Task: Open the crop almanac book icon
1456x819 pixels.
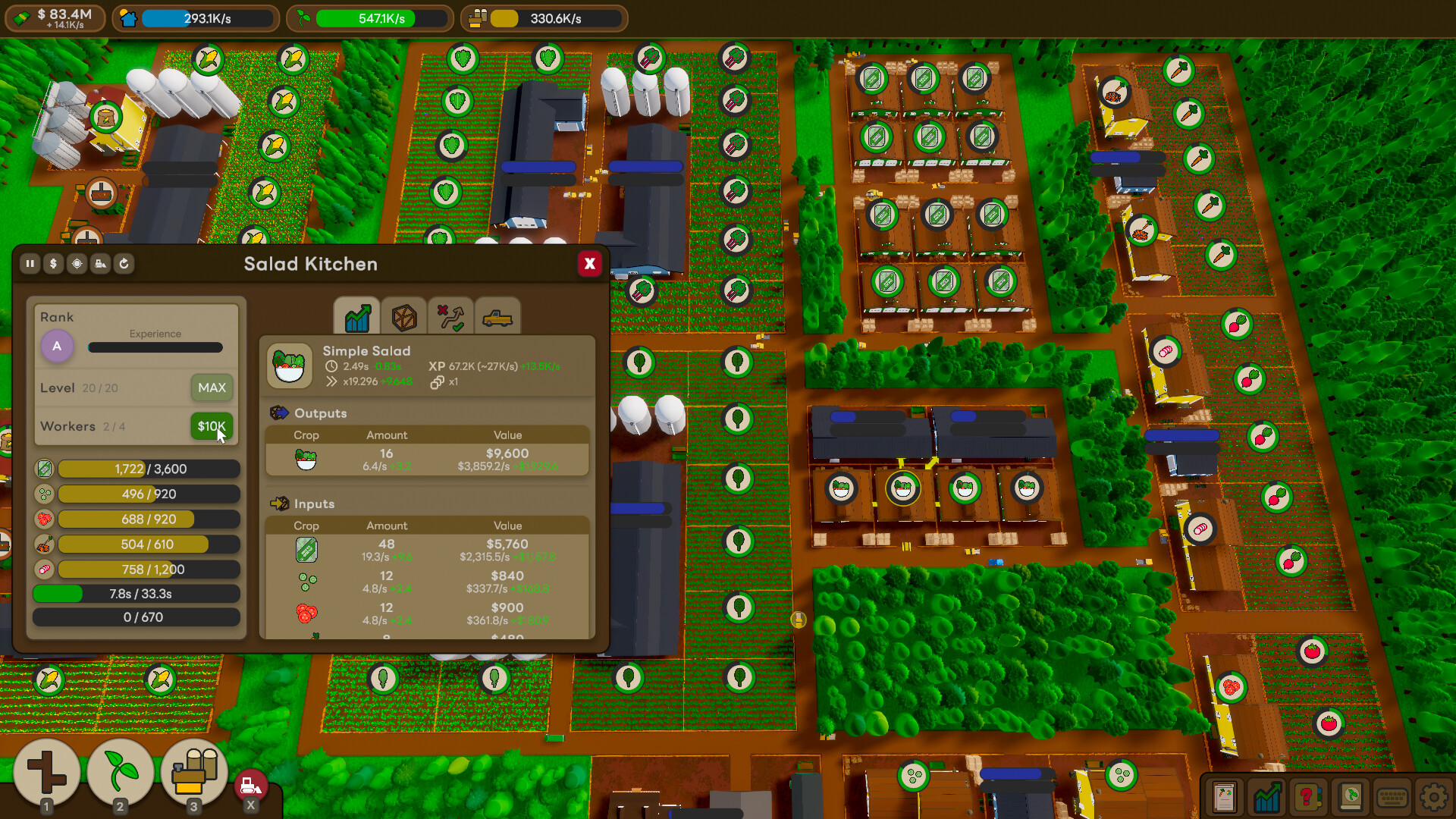Action: click(x=1351, y=796)
